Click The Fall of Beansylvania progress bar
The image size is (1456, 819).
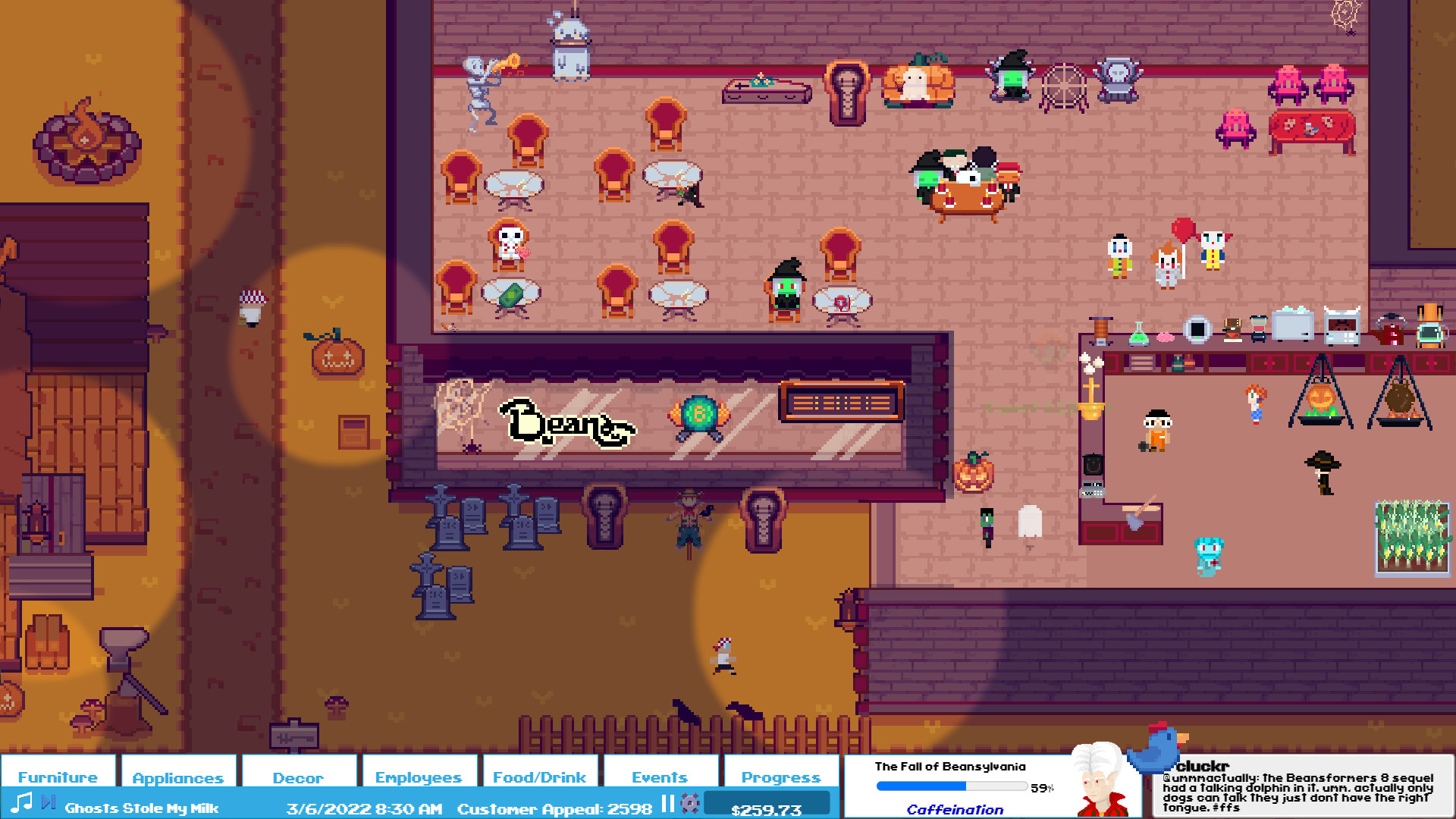[x=952, y=786]
